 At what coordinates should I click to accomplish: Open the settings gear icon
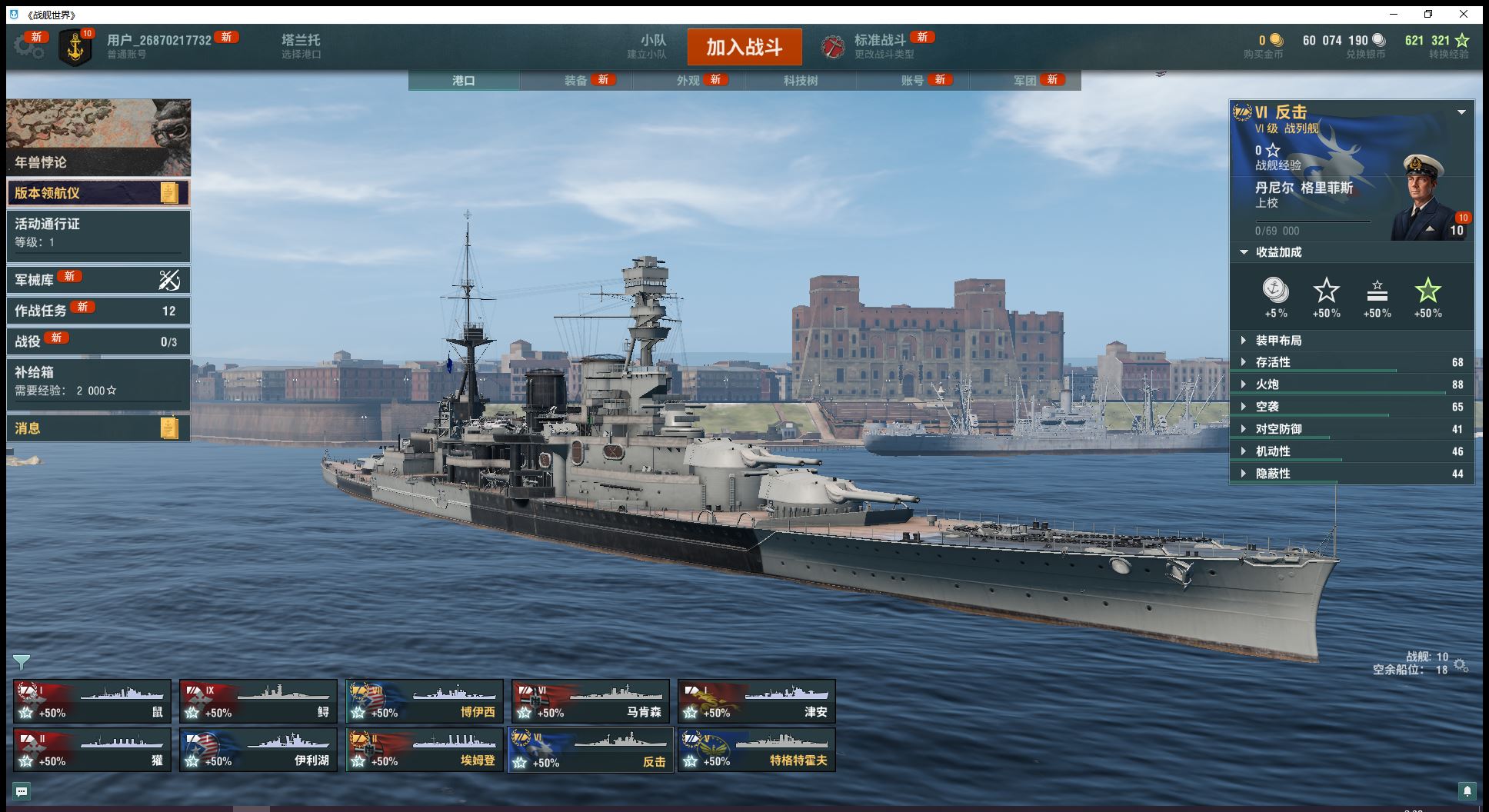click(x=28, y=47)
